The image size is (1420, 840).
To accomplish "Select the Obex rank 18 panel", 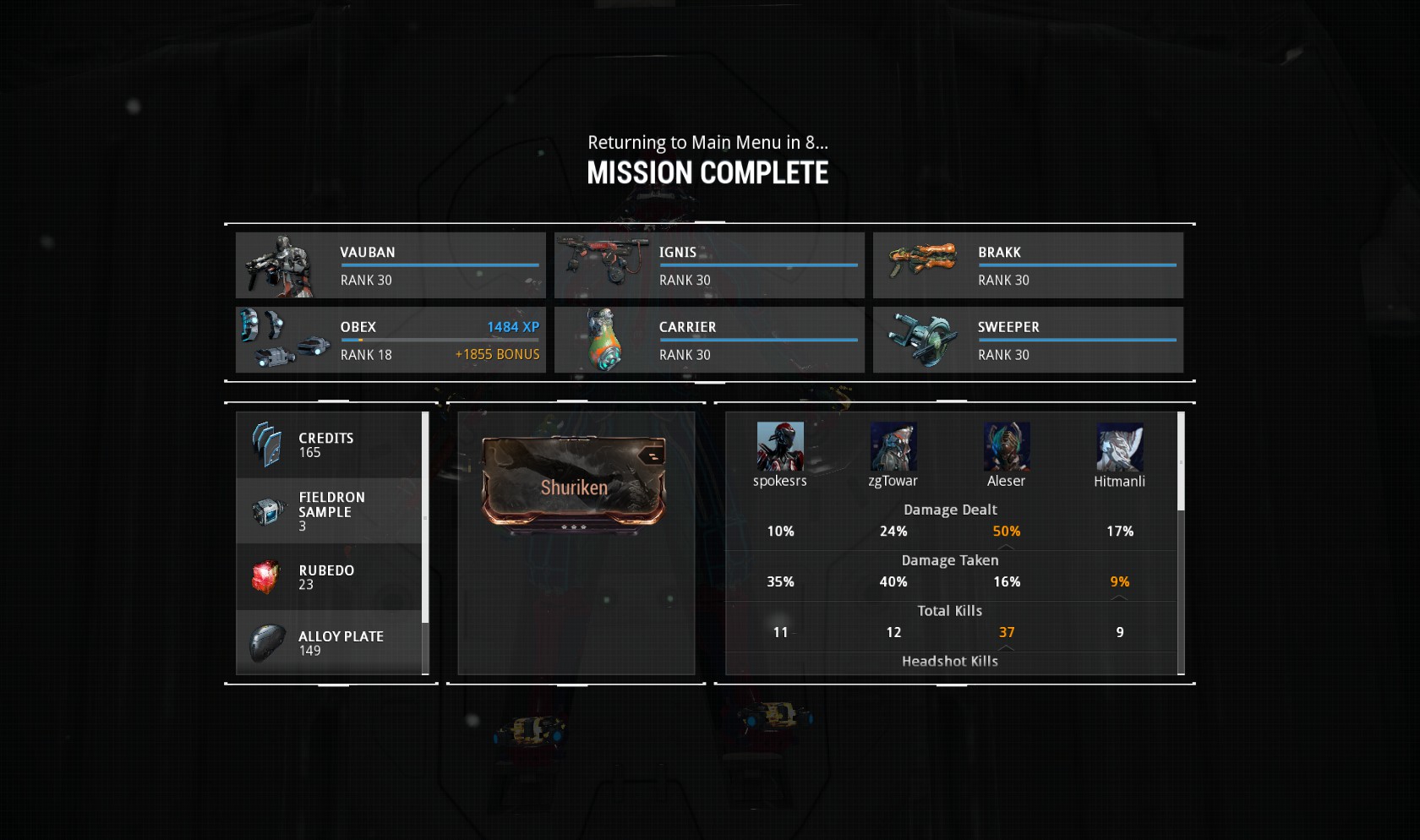I will tap(390, 340).
